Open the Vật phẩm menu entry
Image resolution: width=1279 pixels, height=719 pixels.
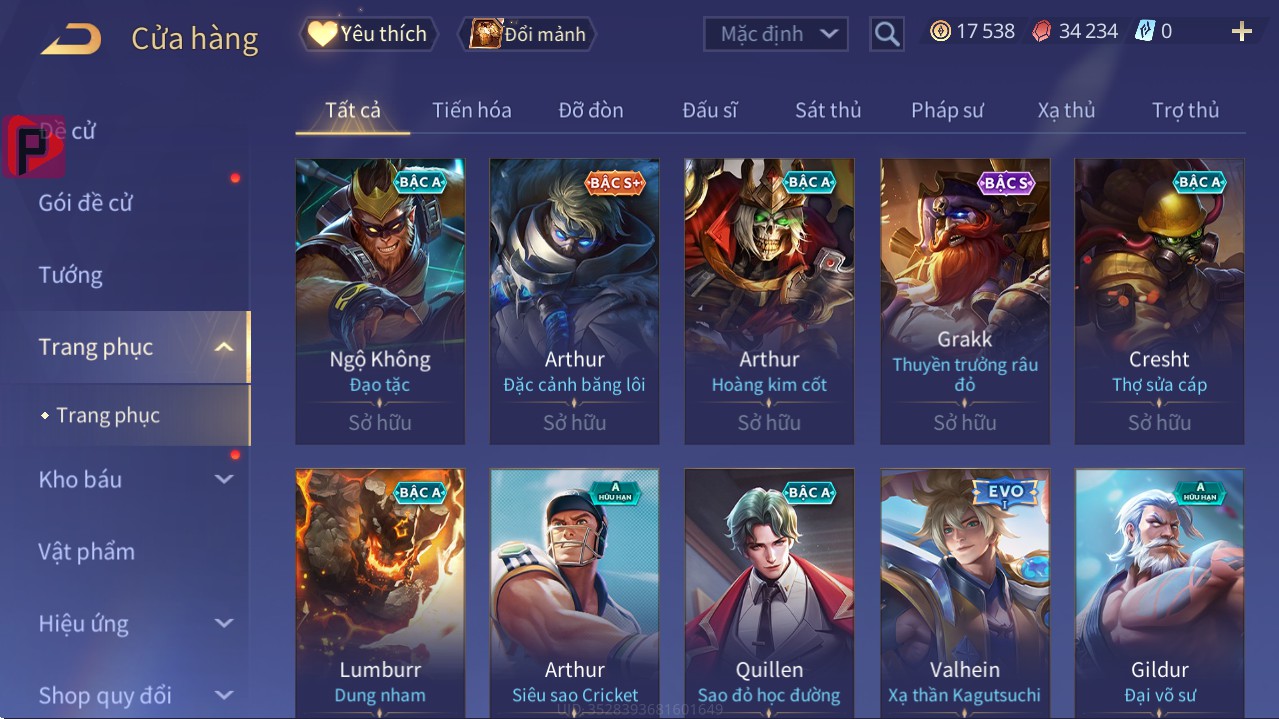click(87, 551)
